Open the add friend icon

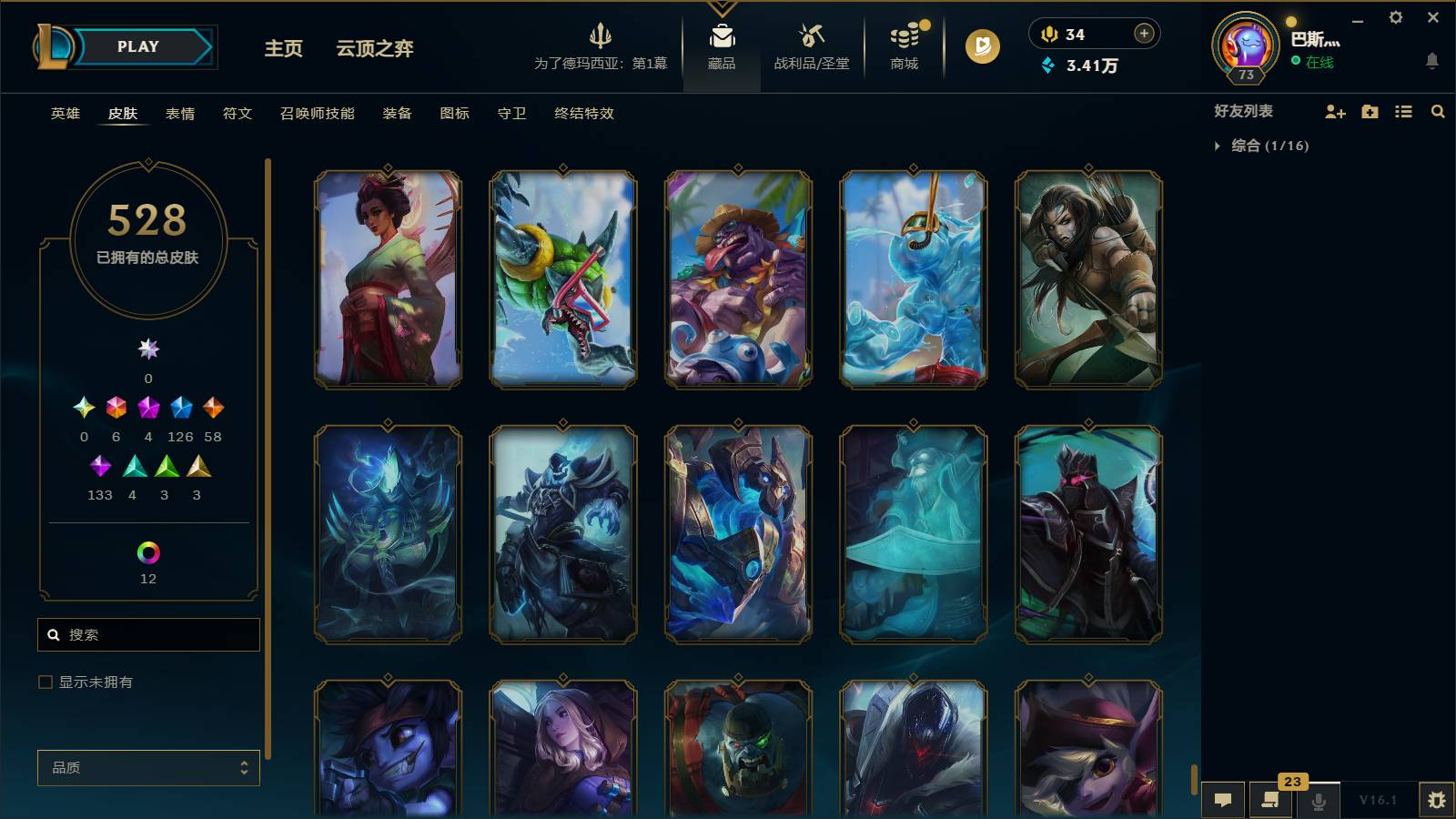click(1334, 112)
